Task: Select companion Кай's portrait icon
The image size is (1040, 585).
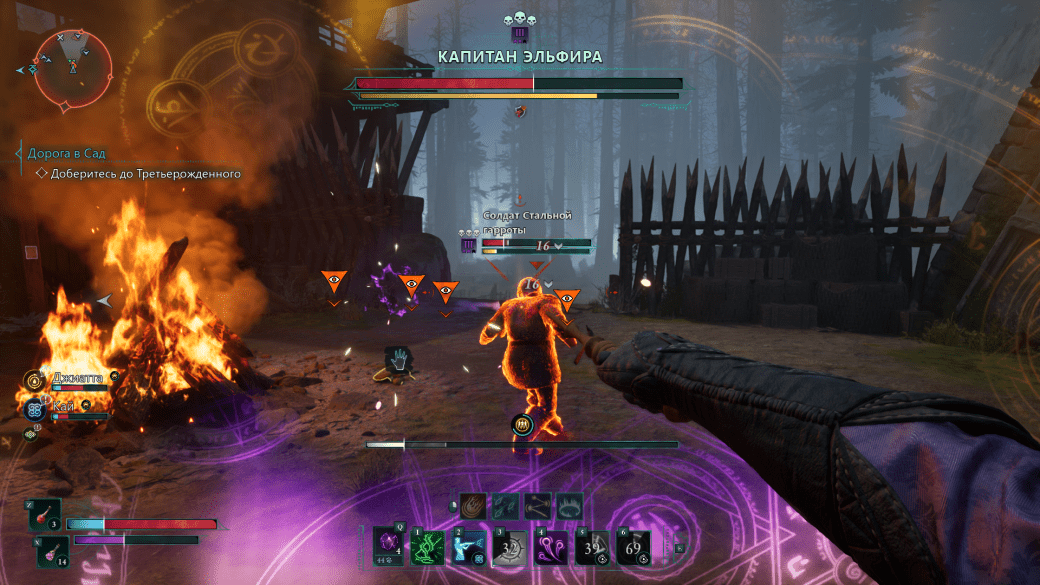Action: click(35, 407)
